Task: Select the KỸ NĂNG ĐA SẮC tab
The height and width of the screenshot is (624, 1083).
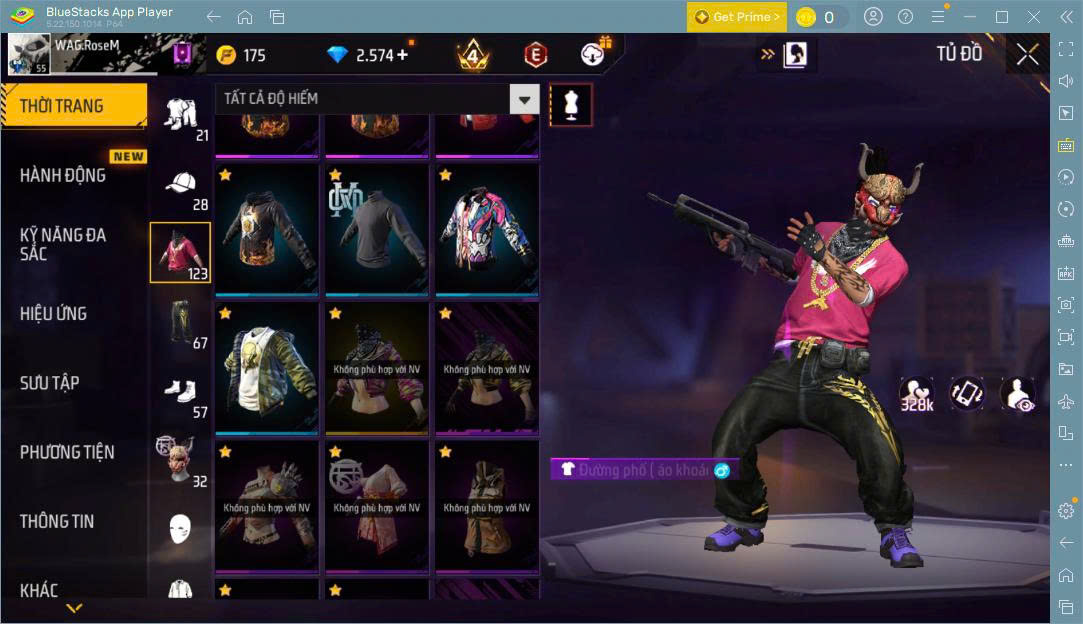Action: [x=63, y=244]
